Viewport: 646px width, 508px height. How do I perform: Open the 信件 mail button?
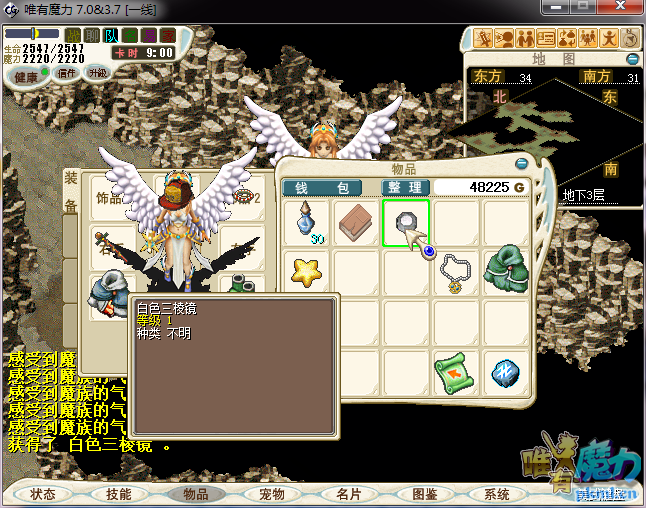68,73
